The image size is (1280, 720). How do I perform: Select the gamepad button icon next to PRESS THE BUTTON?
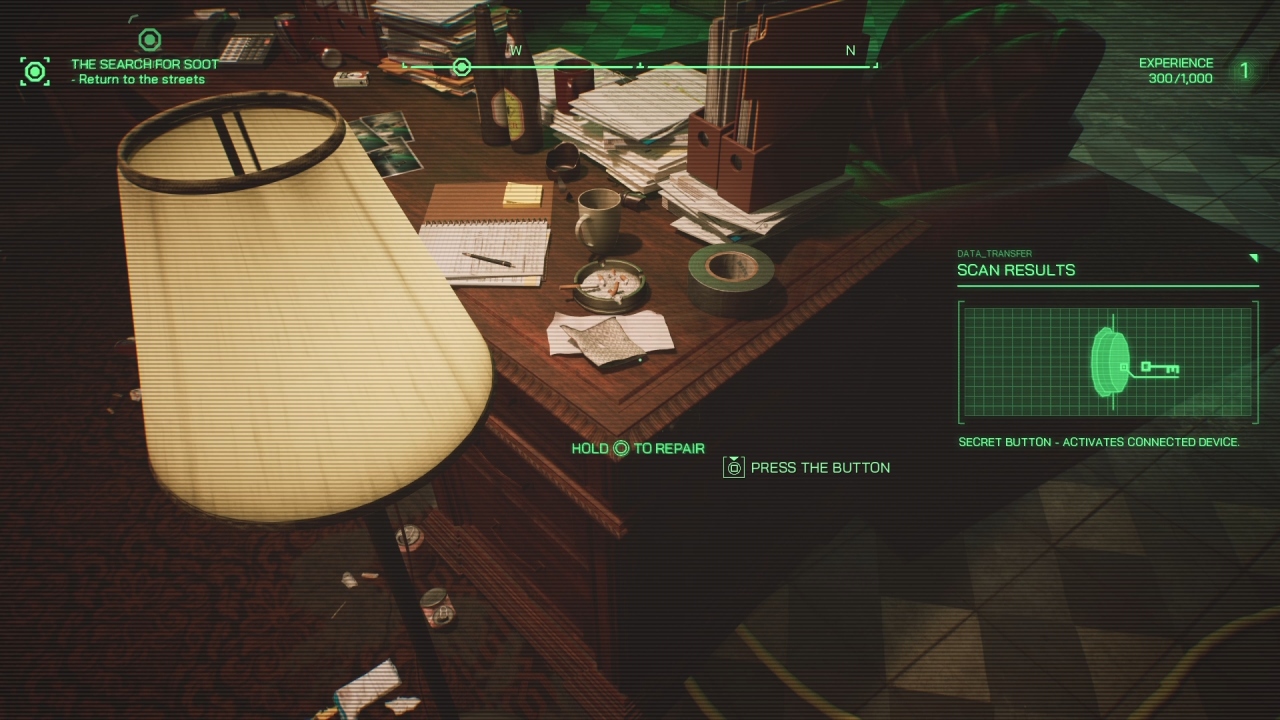click(x=734, y=467)
